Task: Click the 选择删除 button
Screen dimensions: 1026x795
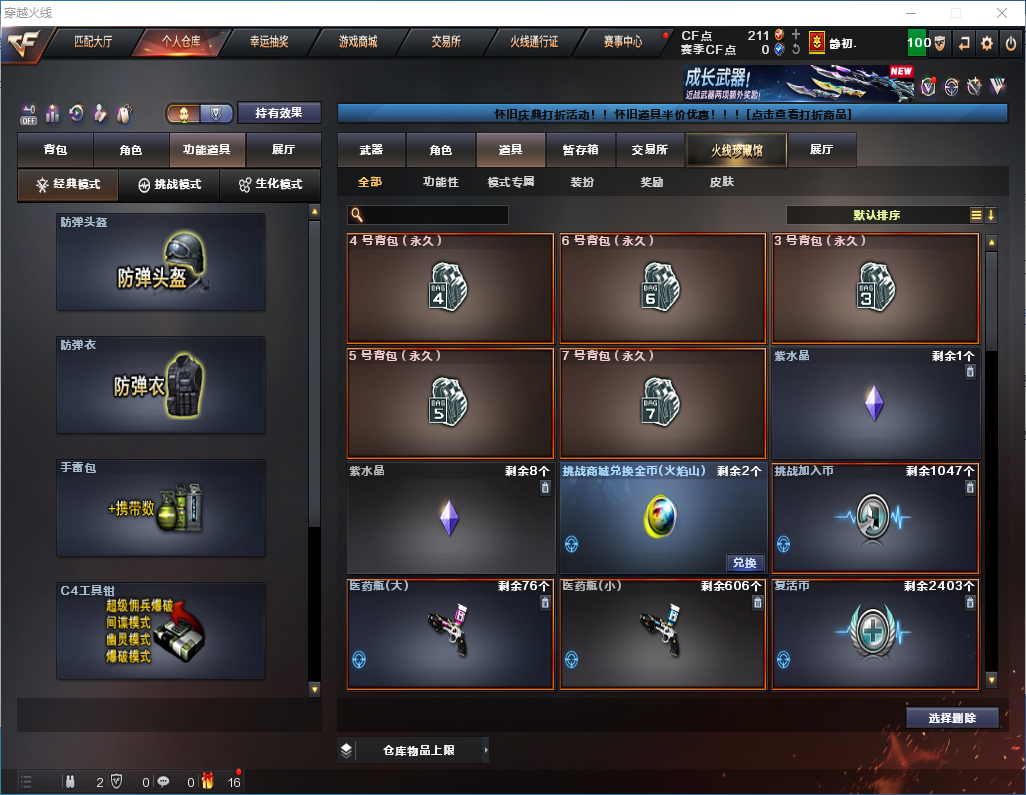Action: coord(952,718)
